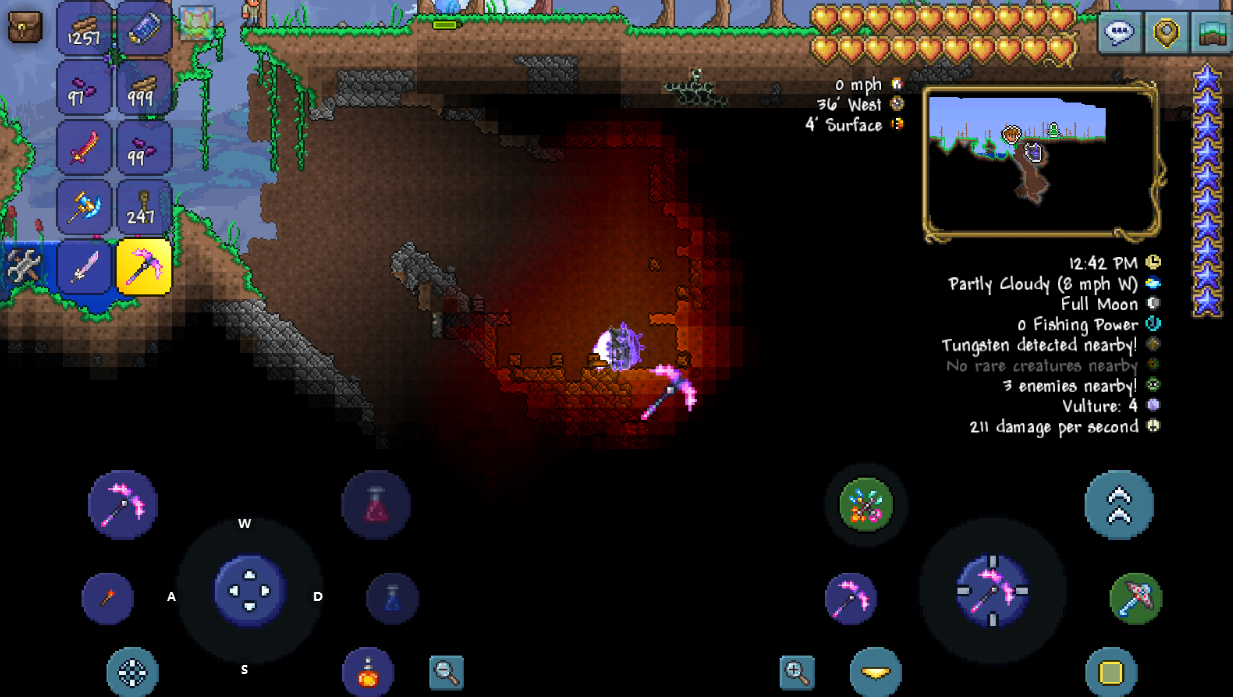Zoom out with the minus magnifier
This screenshot has height=697, width=1233.
pos(447,672)
